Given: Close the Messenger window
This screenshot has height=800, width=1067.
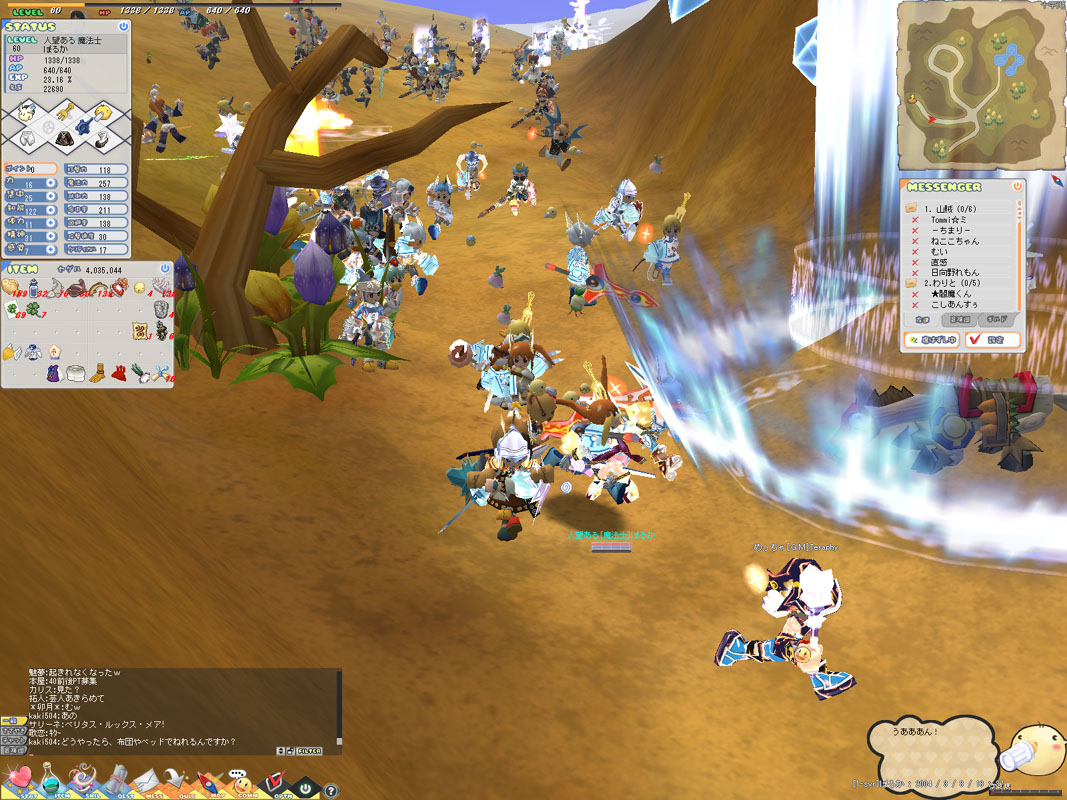Looking at the screenshot, I should point(1017,186).
